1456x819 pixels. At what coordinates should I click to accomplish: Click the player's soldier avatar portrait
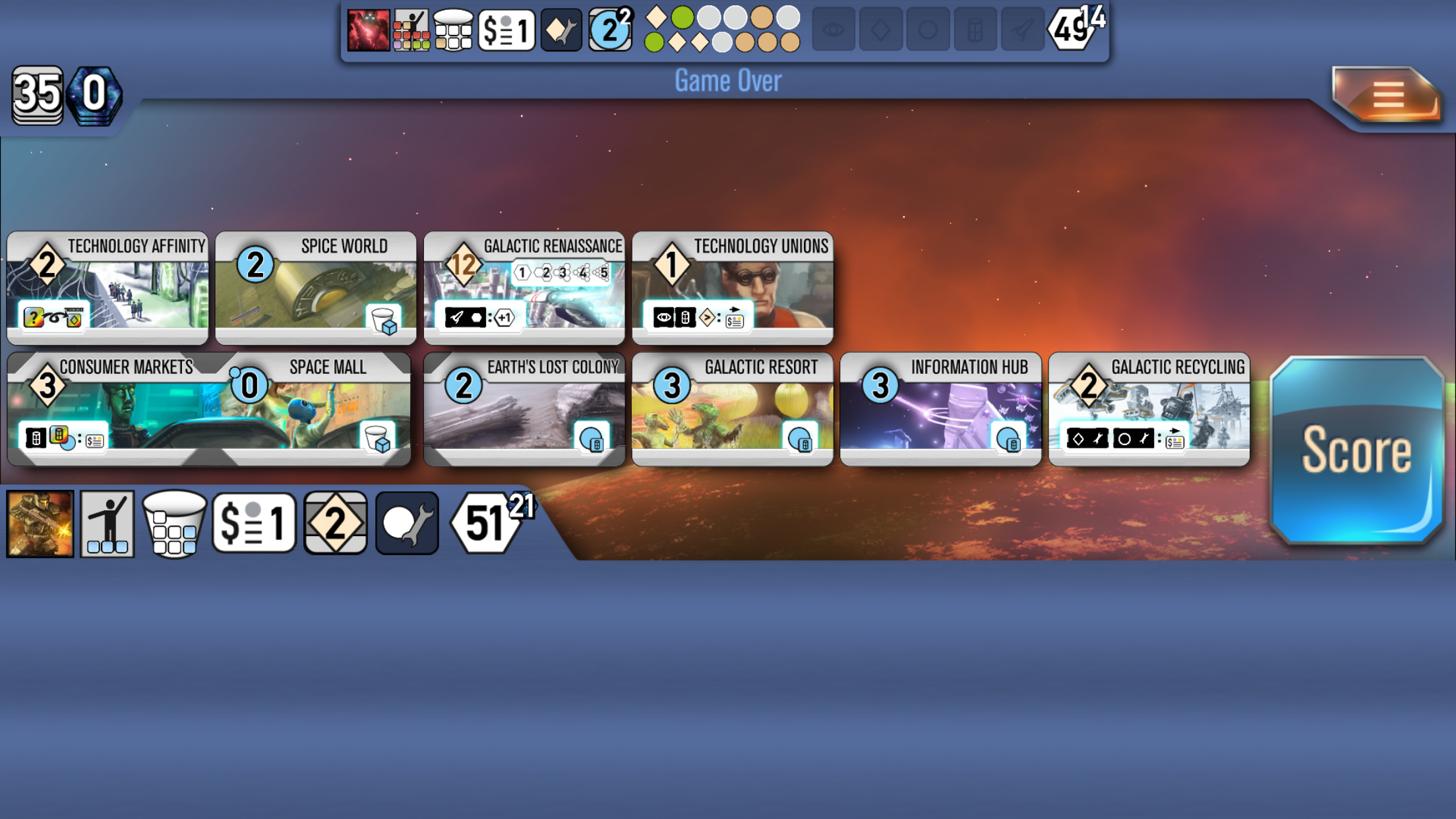coord(40,524)
